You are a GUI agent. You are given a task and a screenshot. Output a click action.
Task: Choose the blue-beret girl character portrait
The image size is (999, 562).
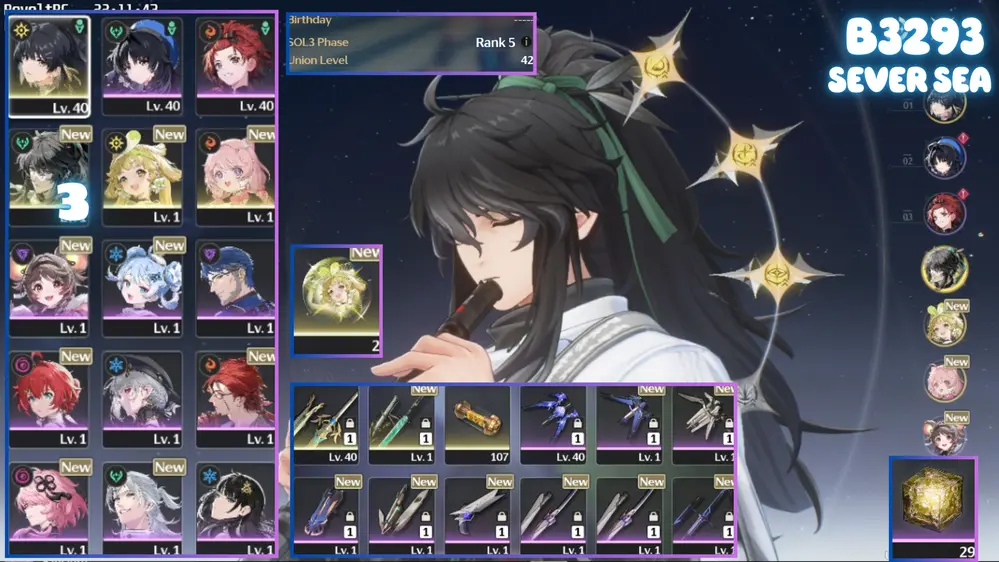coord(143,65)
